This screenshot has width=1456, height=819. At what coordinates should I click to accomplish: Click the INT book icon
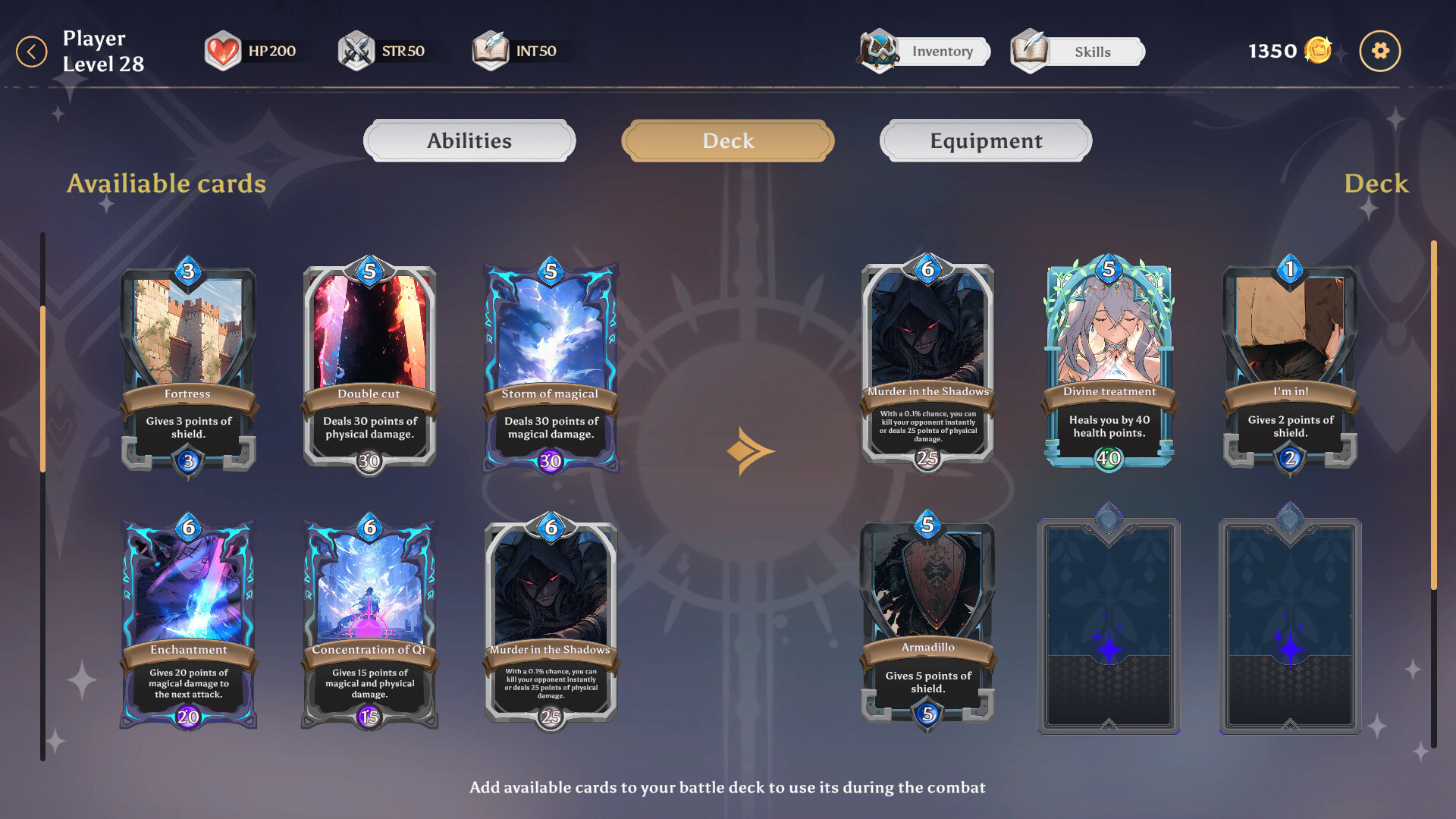[490, 50]
